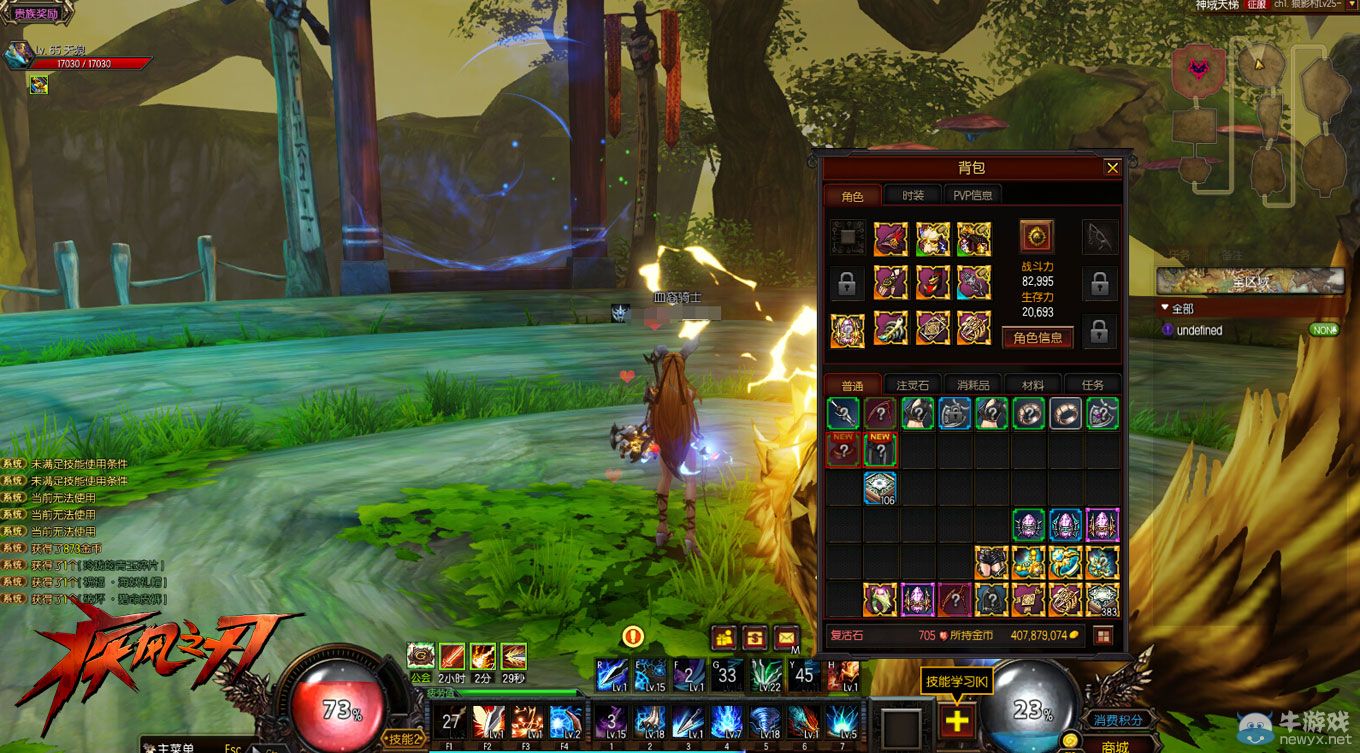Viewport: 1360px width, 753px height.
Task: Click the yellow plus skill learning button
Action: [957, 720]
